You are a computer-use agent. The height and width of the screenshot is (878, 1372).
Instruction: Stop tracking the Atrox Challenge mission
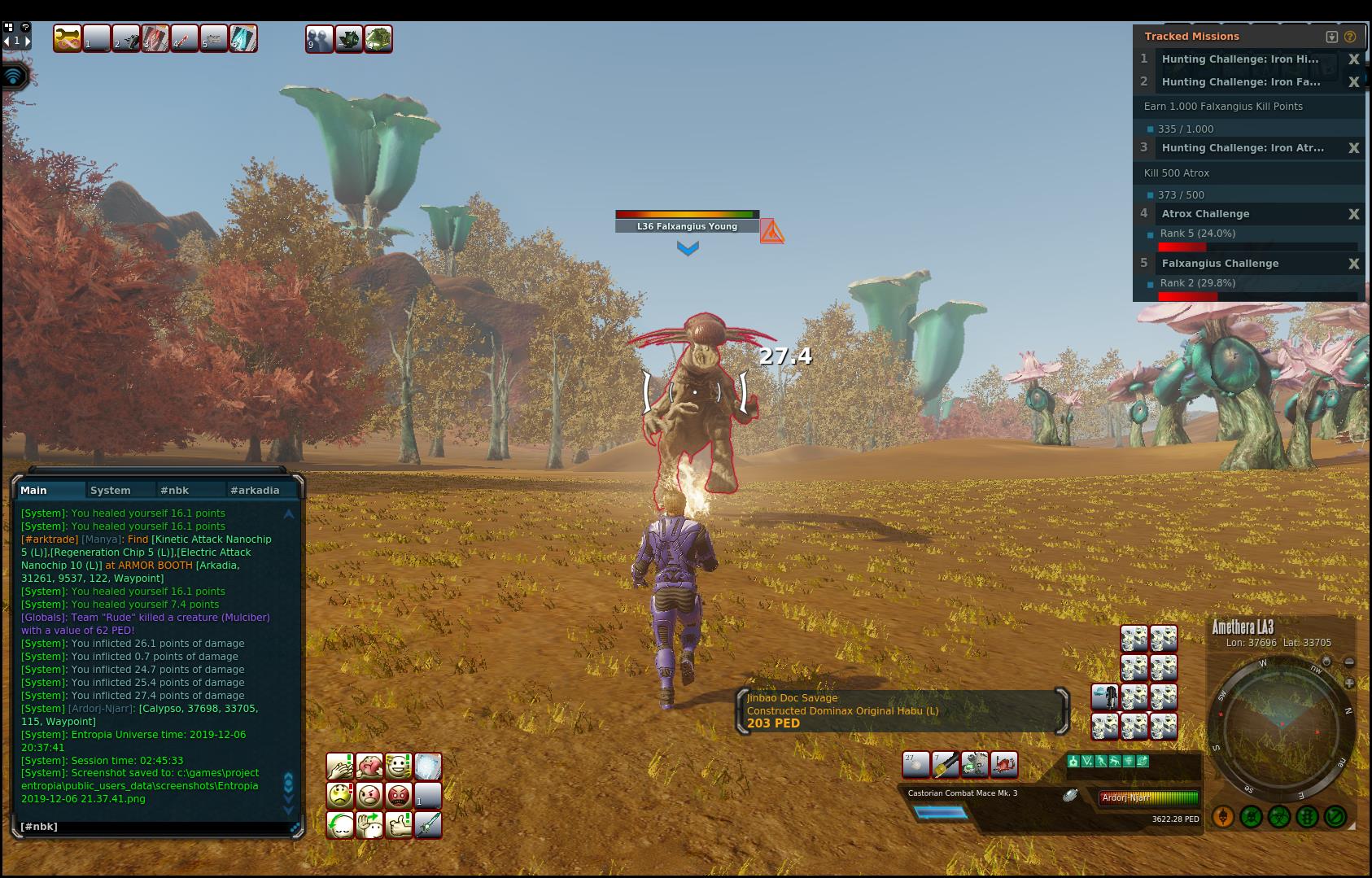pos(1353,214)
